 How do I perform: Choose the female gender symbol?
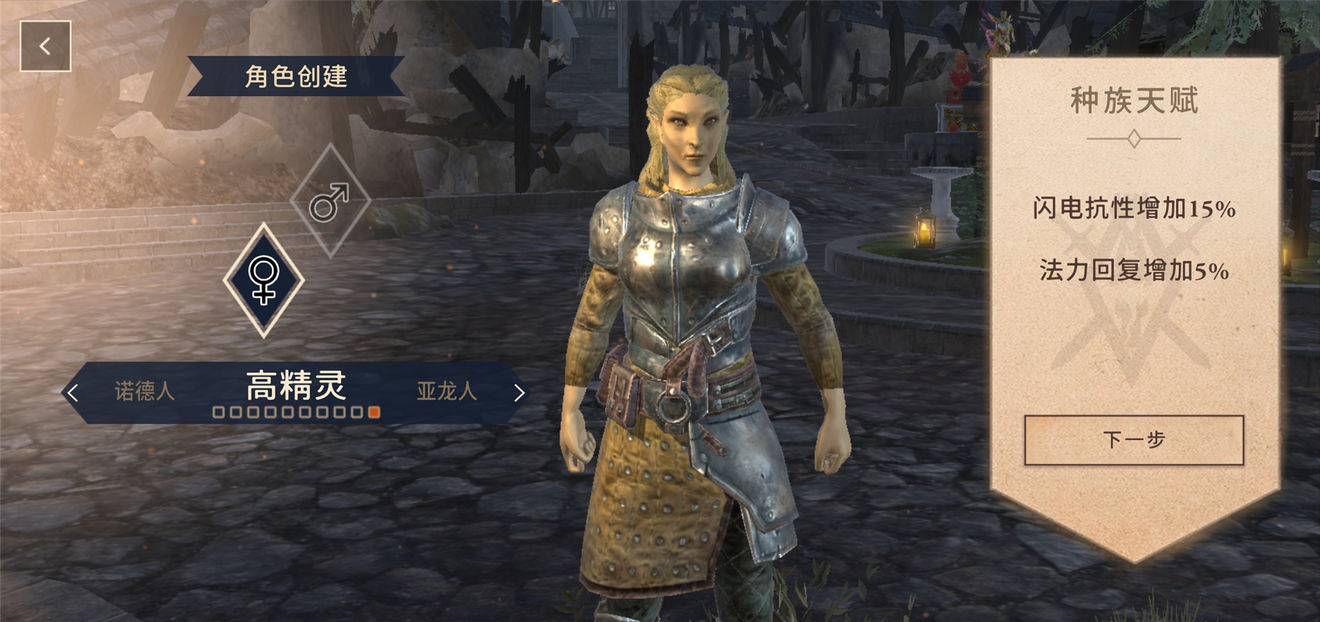(263, 279)
